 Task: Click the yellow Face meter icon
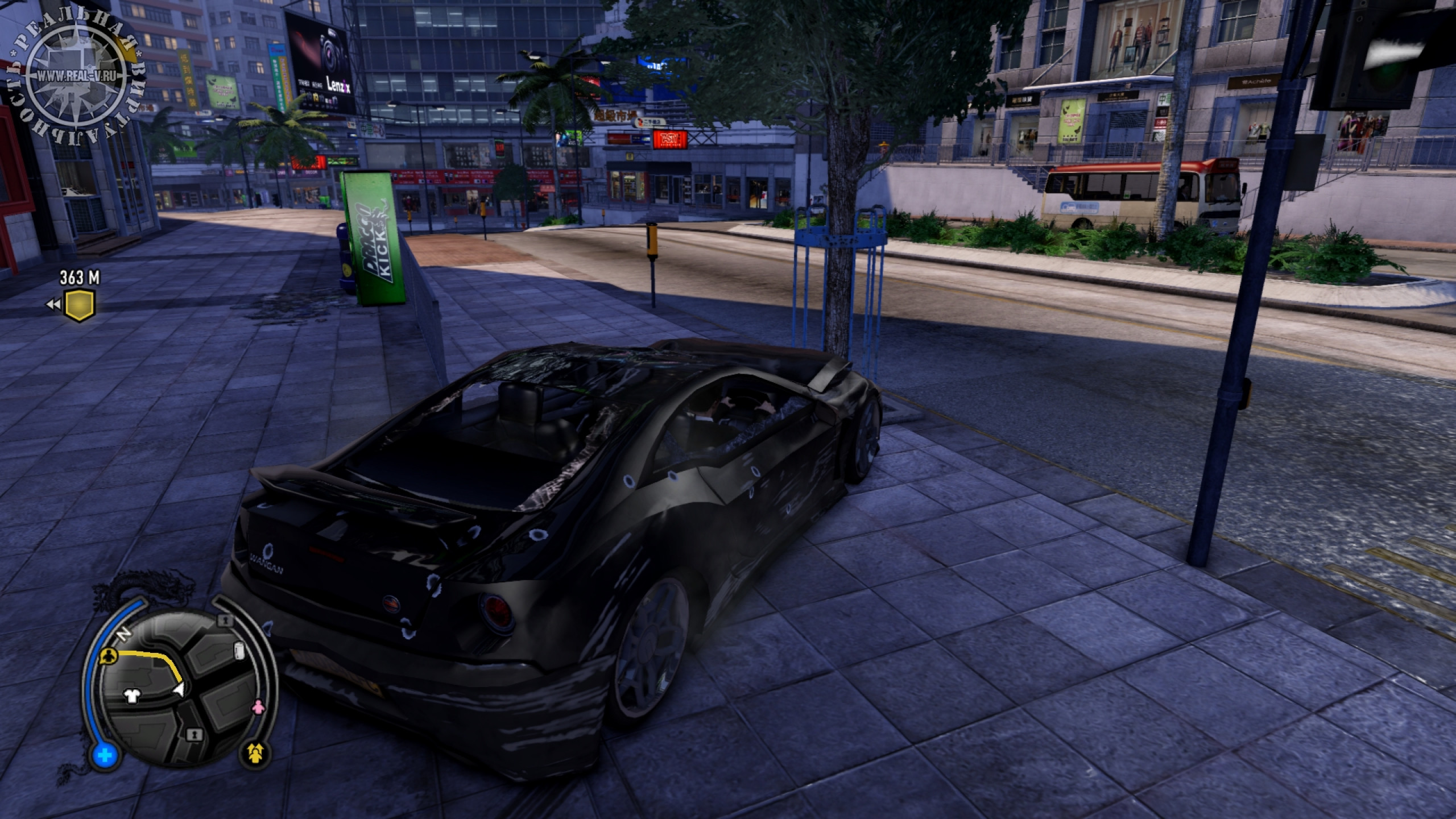click(x=256, y=754)
